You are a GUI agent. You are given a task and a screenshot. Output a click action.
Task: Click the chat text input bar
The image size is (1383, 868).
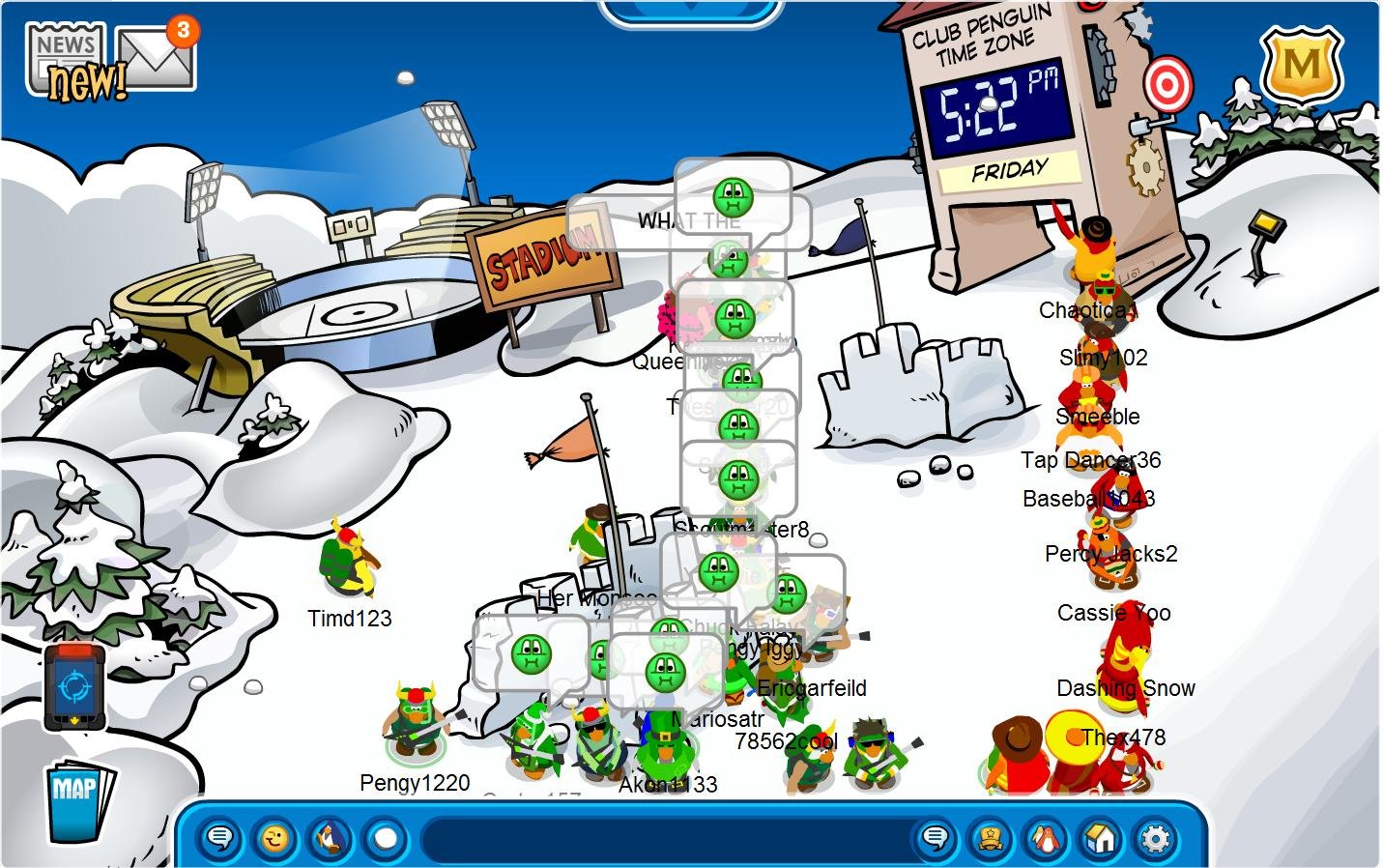tap(667, 837)
